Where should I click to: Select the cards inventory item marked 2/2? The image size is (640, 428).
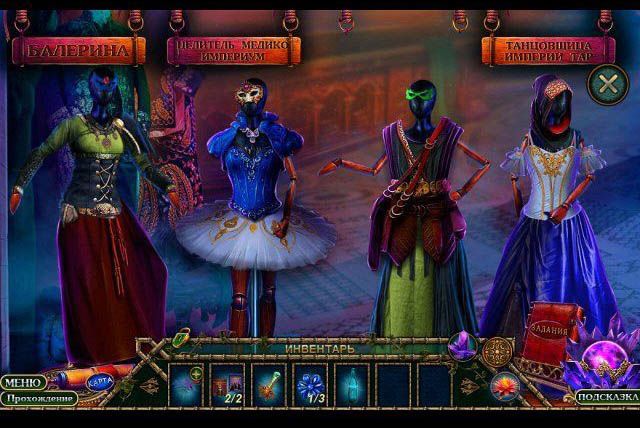228,382
